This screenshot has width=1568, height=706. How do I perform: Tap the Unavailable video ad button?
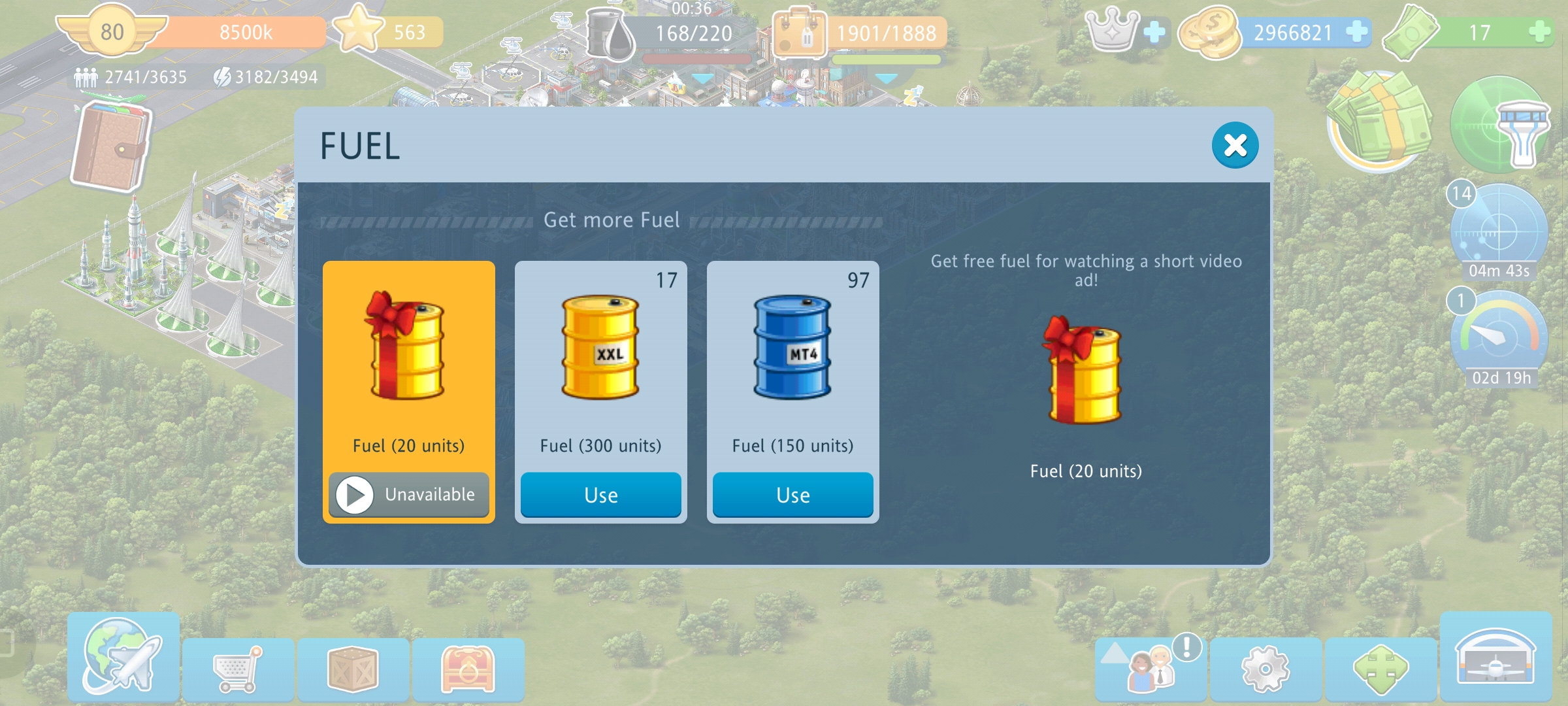[x=408, y=495]
